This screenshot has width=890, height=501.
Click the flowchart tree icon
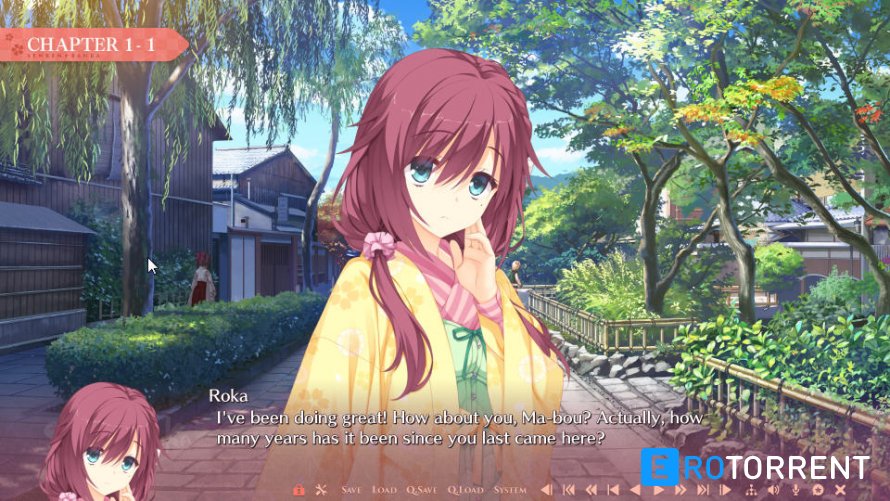click(x=751, y=490)
